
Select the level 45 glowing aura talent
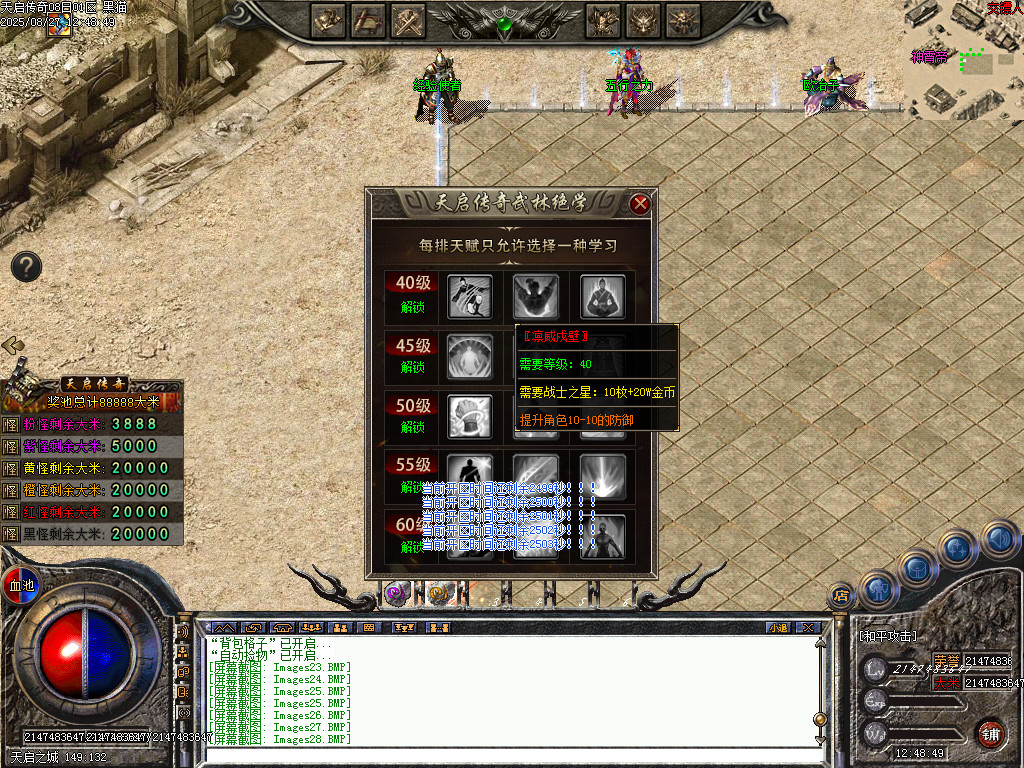[x=468, y=357]
